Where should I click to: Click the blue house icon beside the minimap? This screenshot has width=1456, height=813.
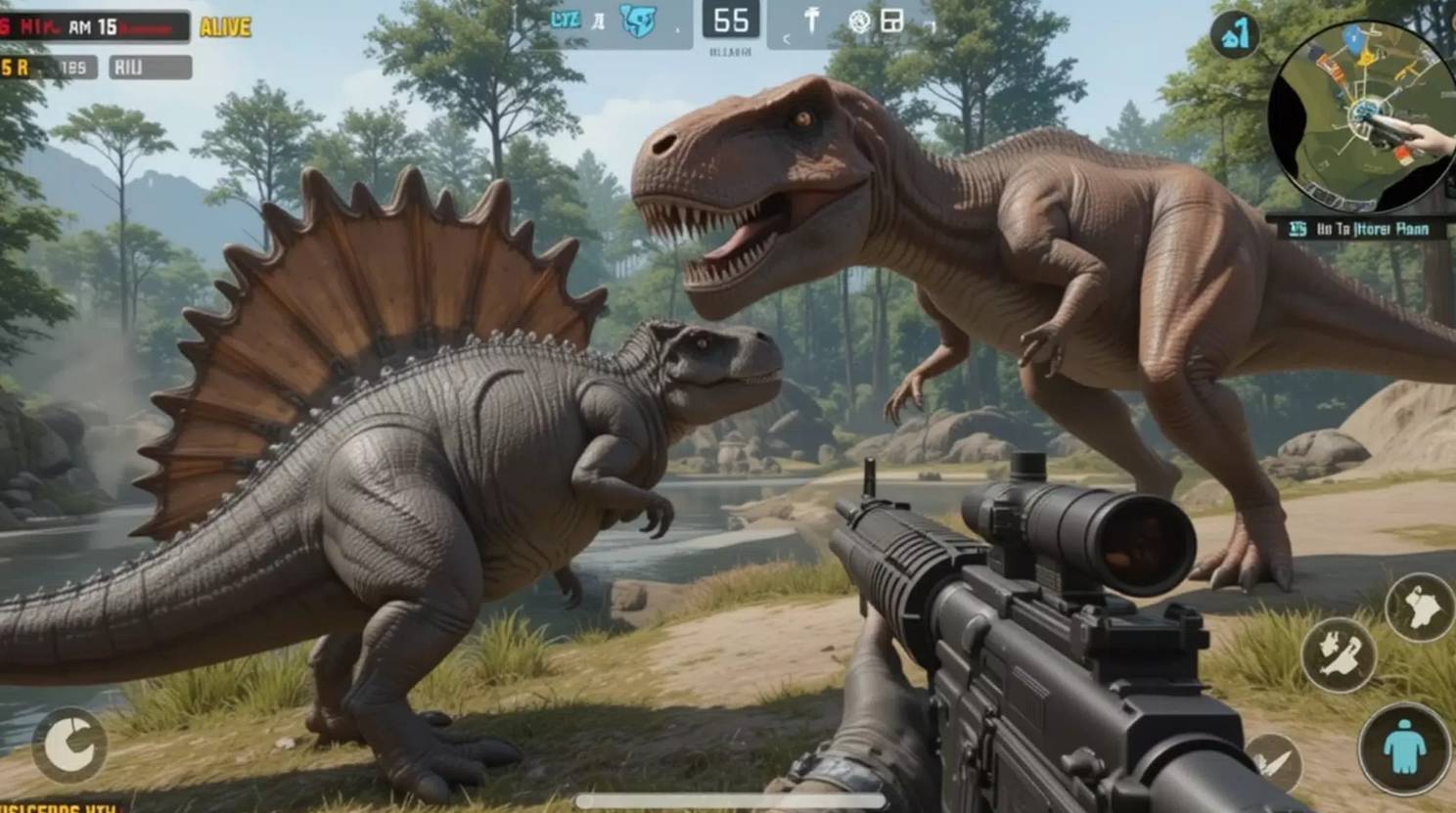point(1235,36)
